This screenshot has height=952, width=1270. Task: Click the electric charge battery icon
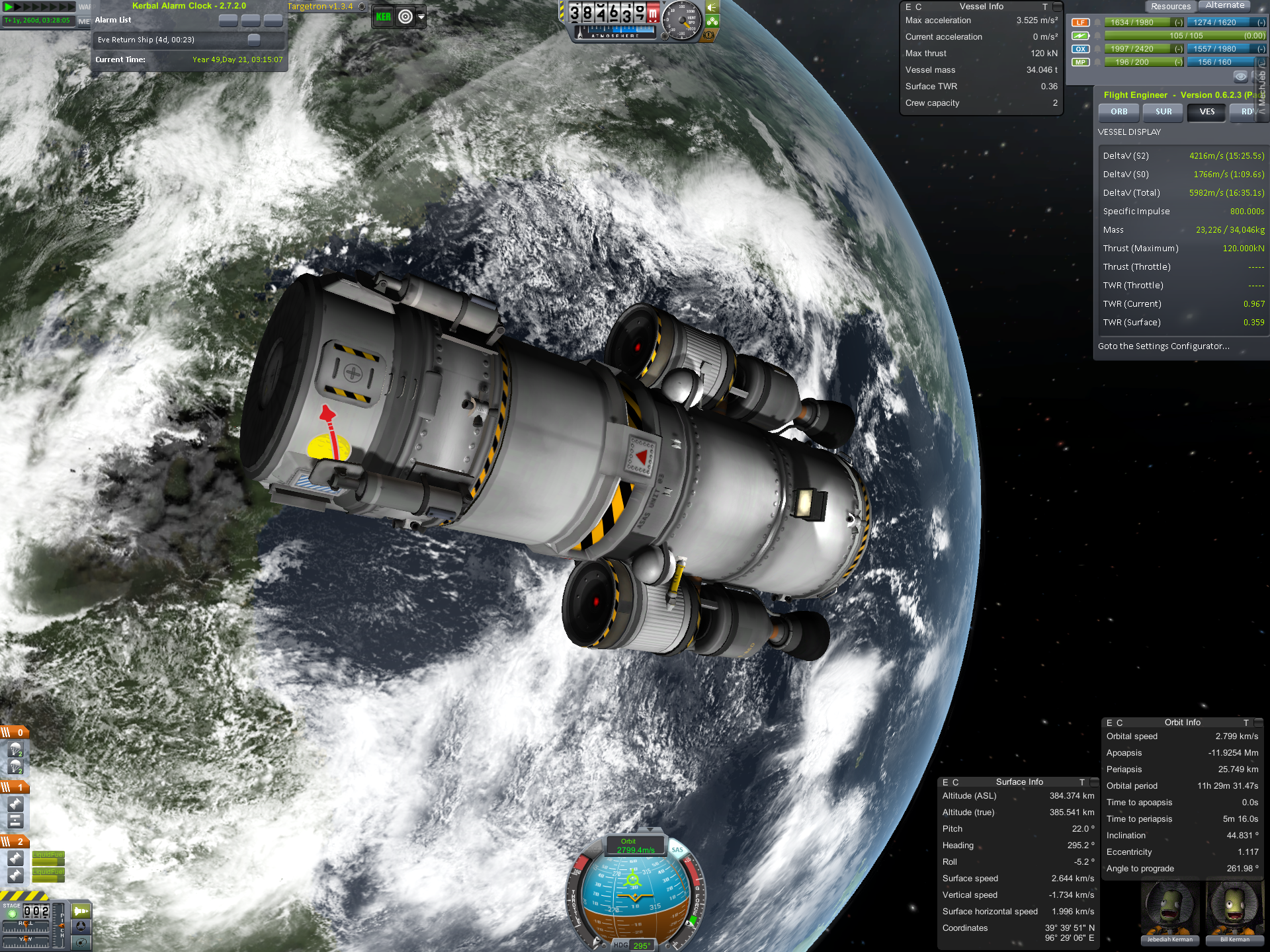coord(1080,36)
